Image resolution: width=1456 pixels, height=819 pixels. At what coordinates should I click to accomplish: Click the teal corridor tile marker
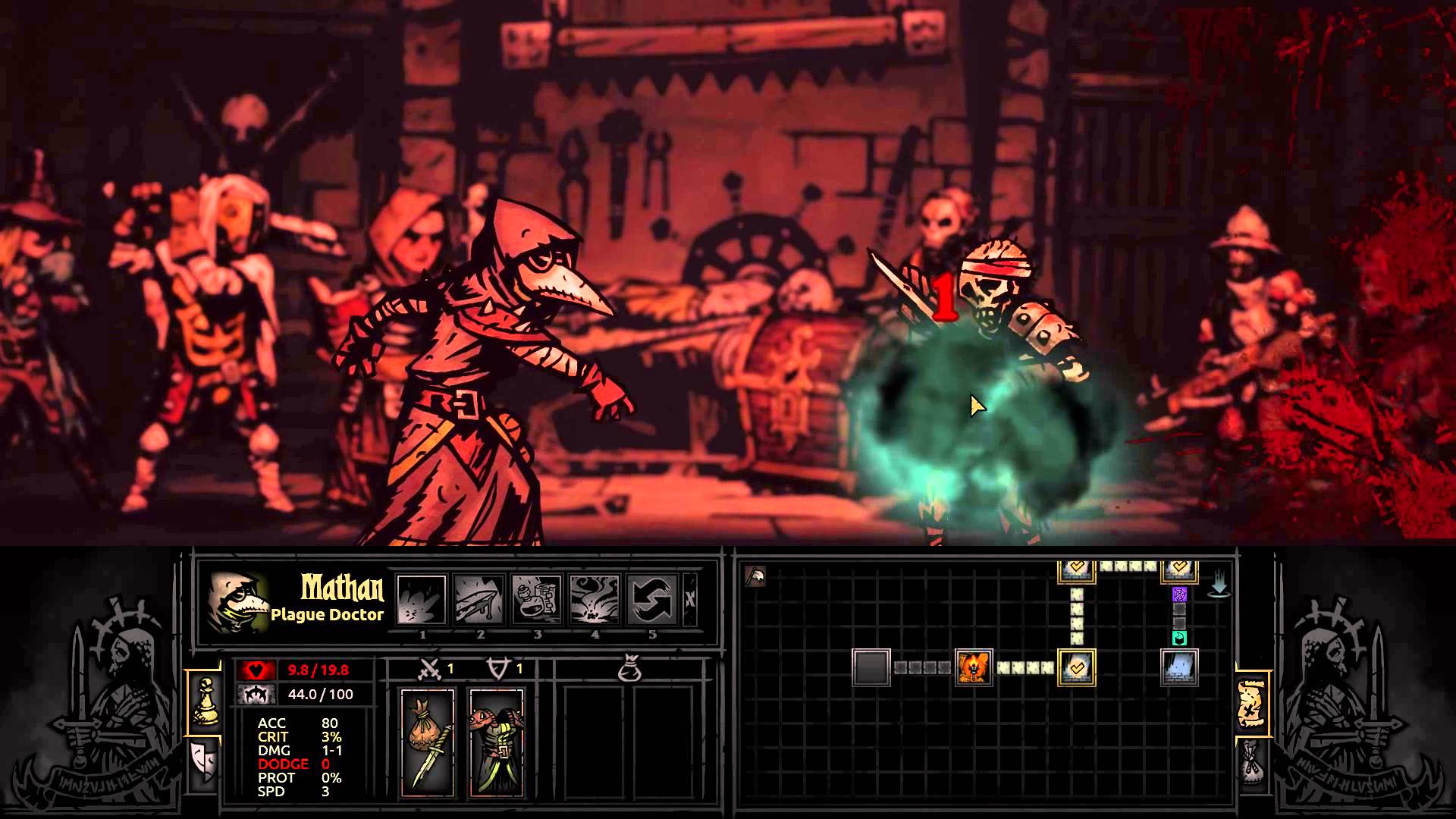(1179, 638)
